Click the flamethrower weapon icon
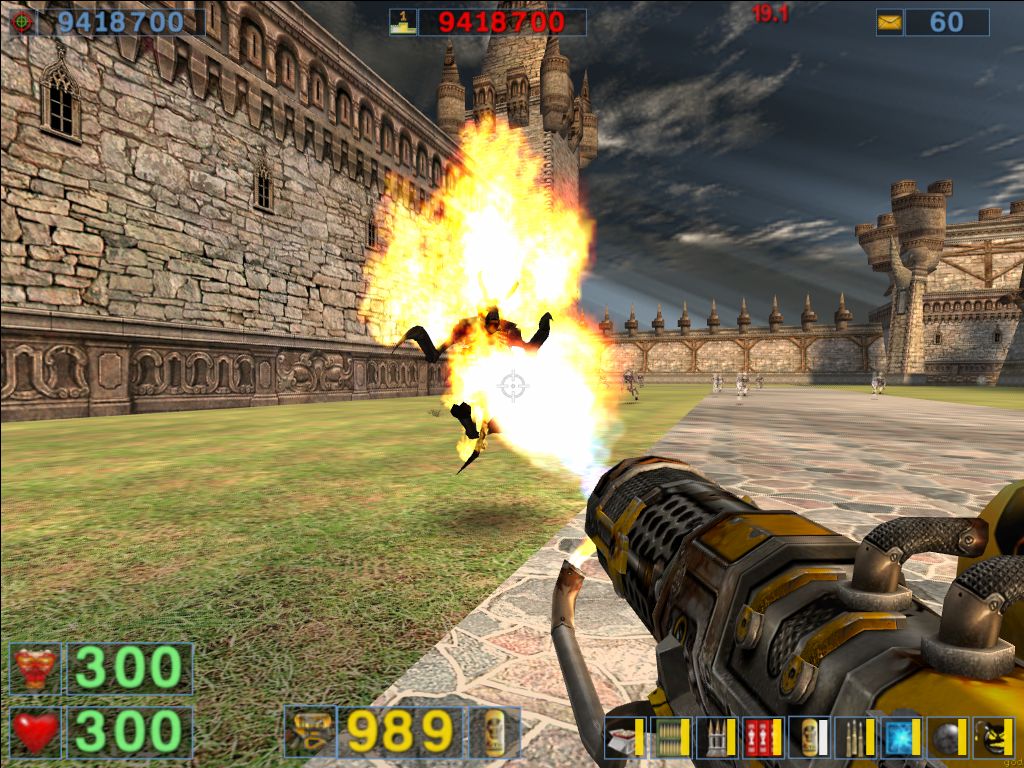1024x768 pixels. point(309,732)
